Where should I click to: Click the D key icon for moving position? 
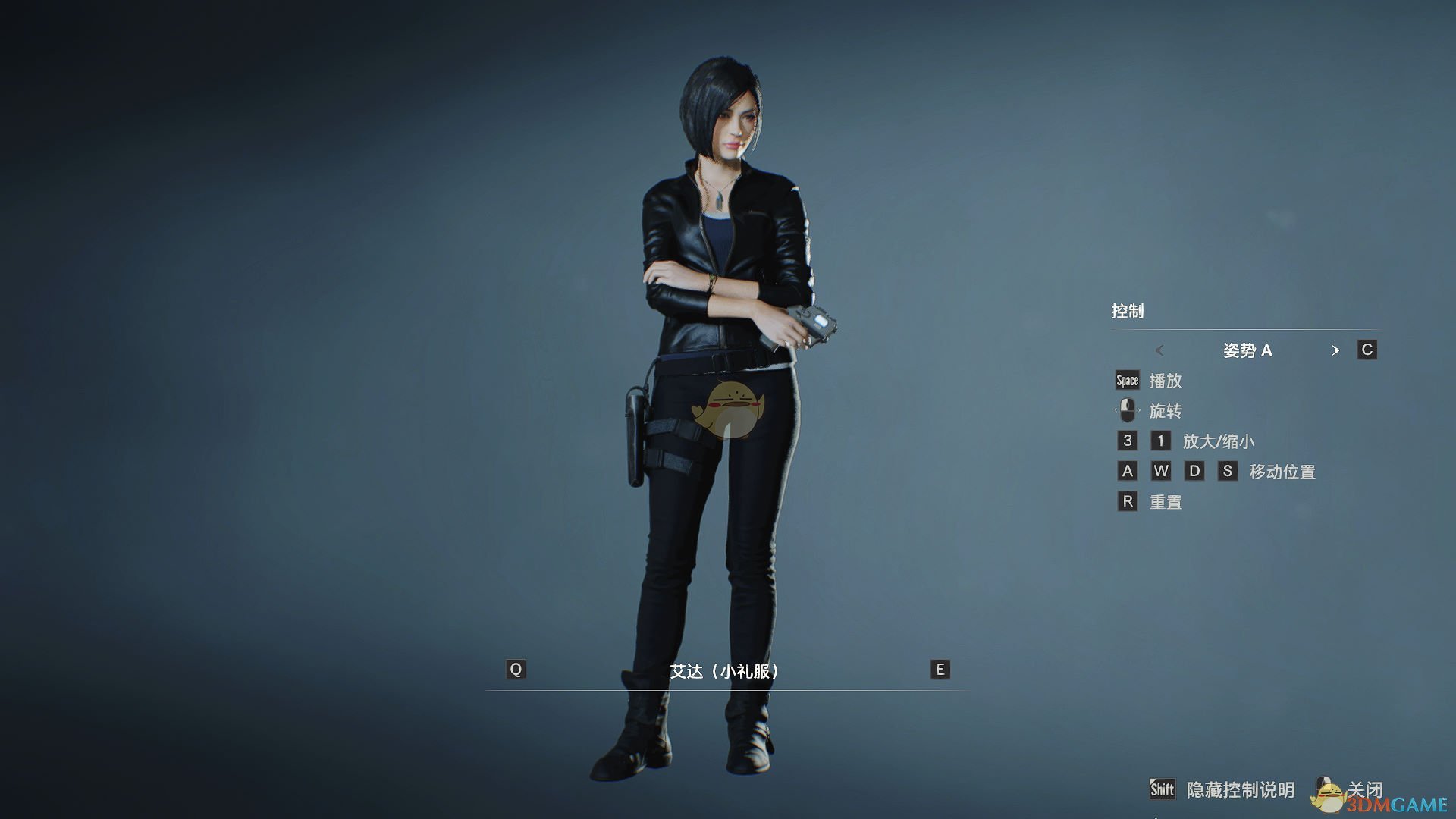(x=1195, y=471)
